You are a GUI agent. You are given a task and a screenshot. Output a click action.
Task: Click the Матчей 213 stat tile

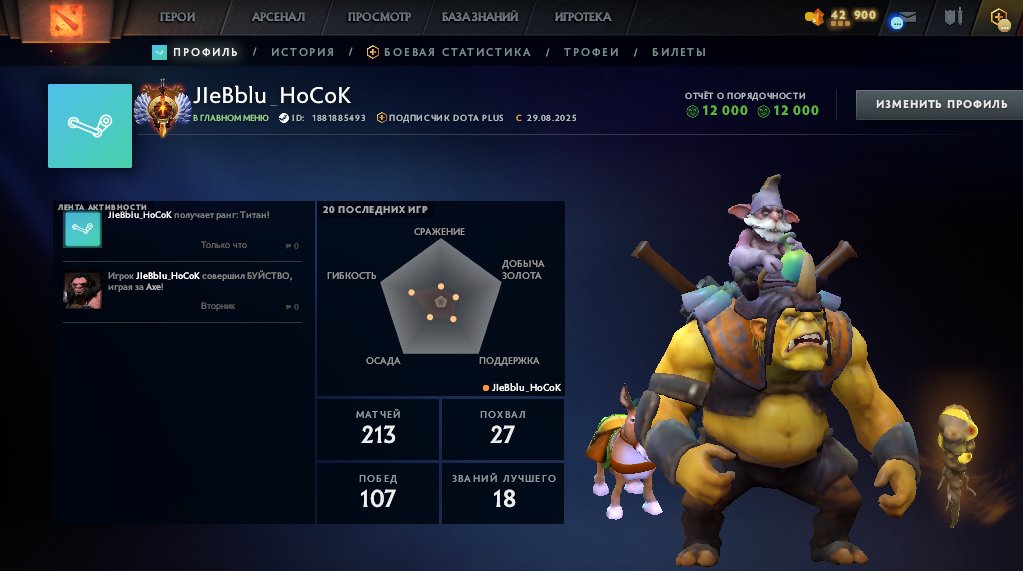[x=378, y=429]
